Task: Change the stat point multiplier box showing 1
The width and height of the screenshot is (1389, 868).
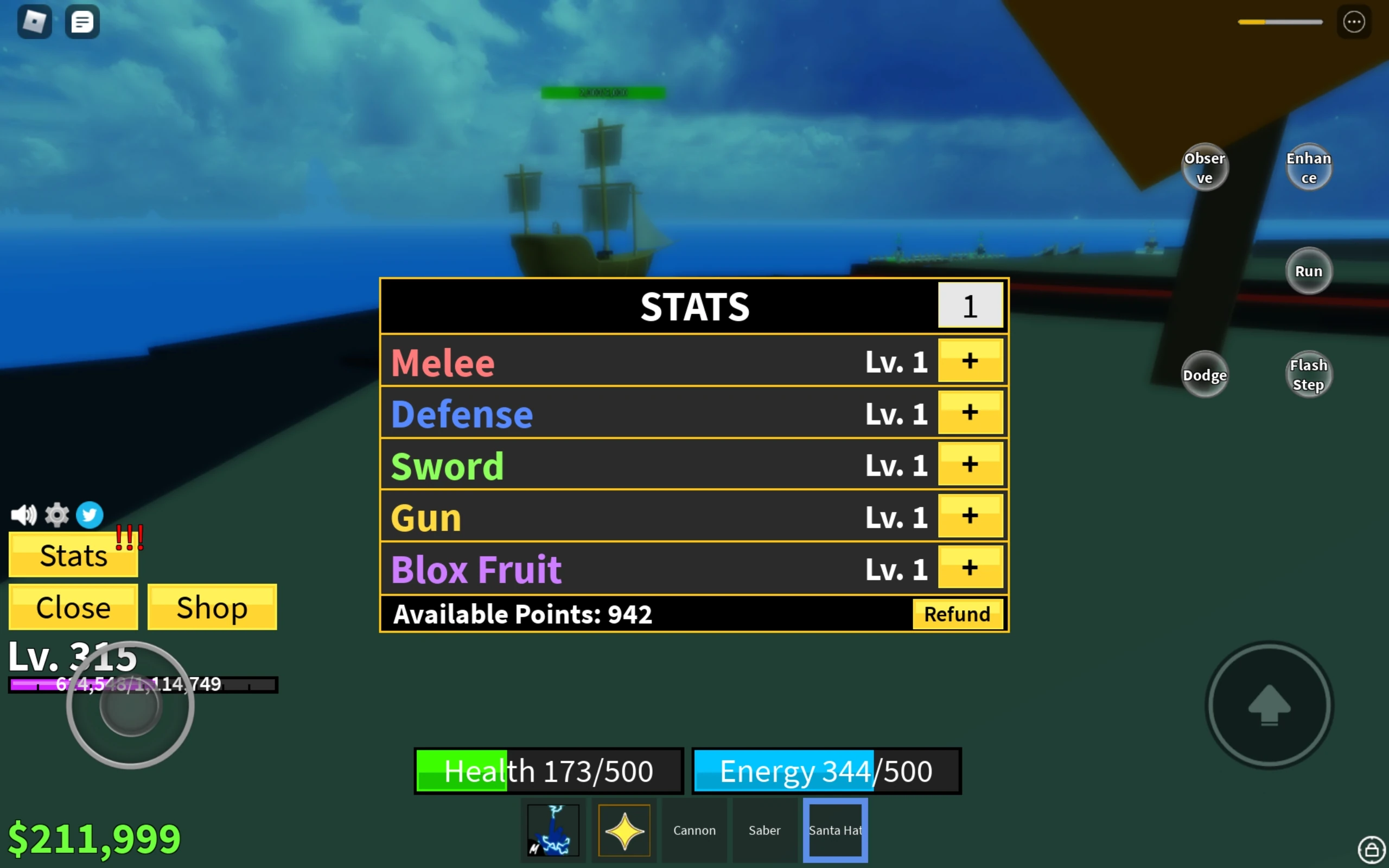Action: tap(970, 306)
